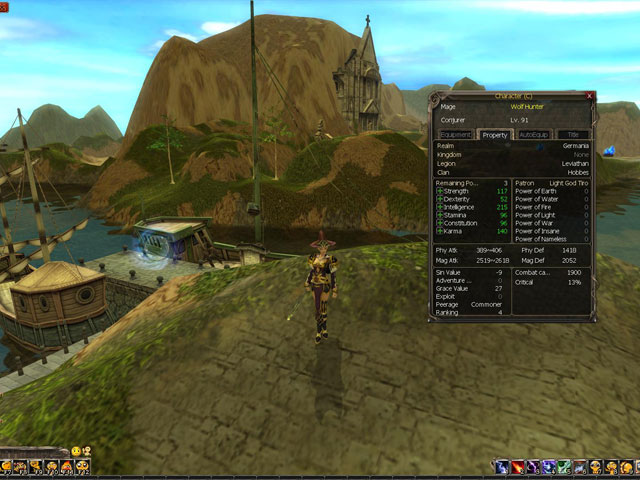The image size is (640, 480).
Task: Add a point to Stamina
Action: point(439,215)
